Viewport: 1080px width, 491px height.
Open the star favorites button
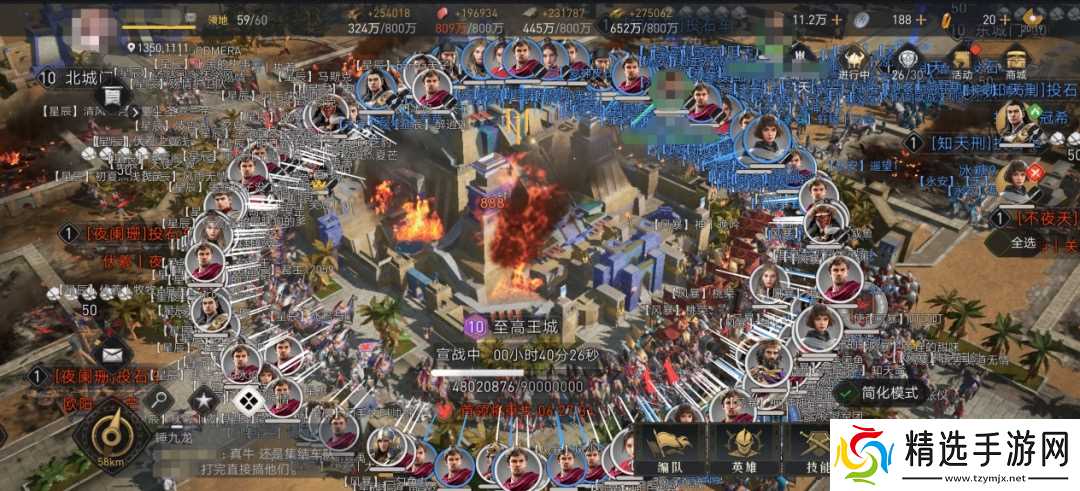pyautogui.click(x=203, y=401)
